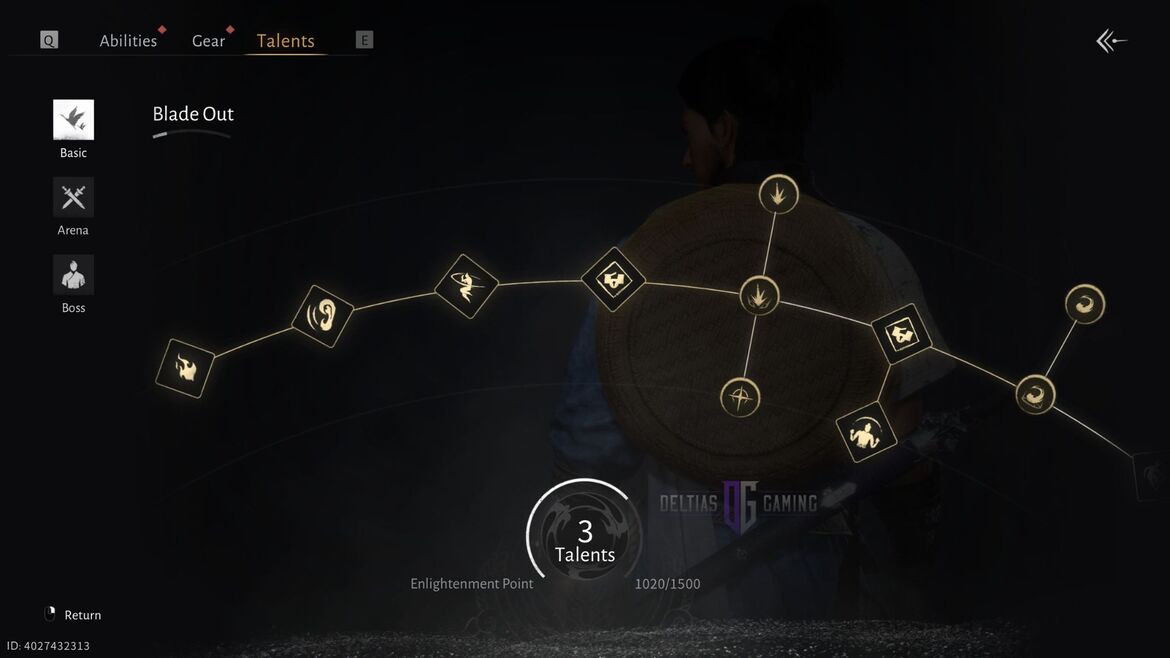Viewport: 1170px width, 658px height.
Task: Click the back arrow to exit
Action: 1111,41
